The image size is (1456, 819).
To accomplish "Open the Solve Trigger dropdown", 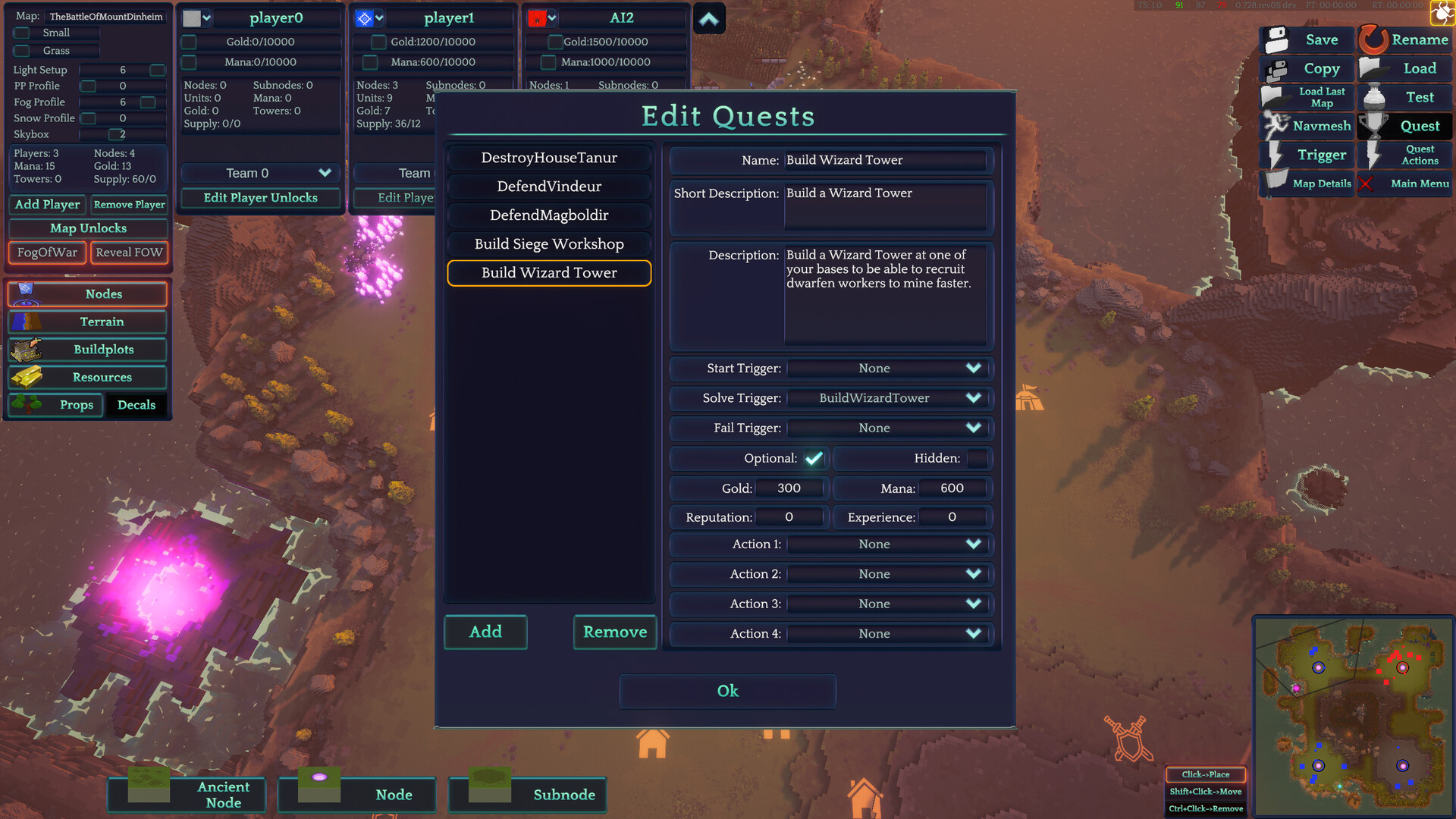I will click(888, 397).
